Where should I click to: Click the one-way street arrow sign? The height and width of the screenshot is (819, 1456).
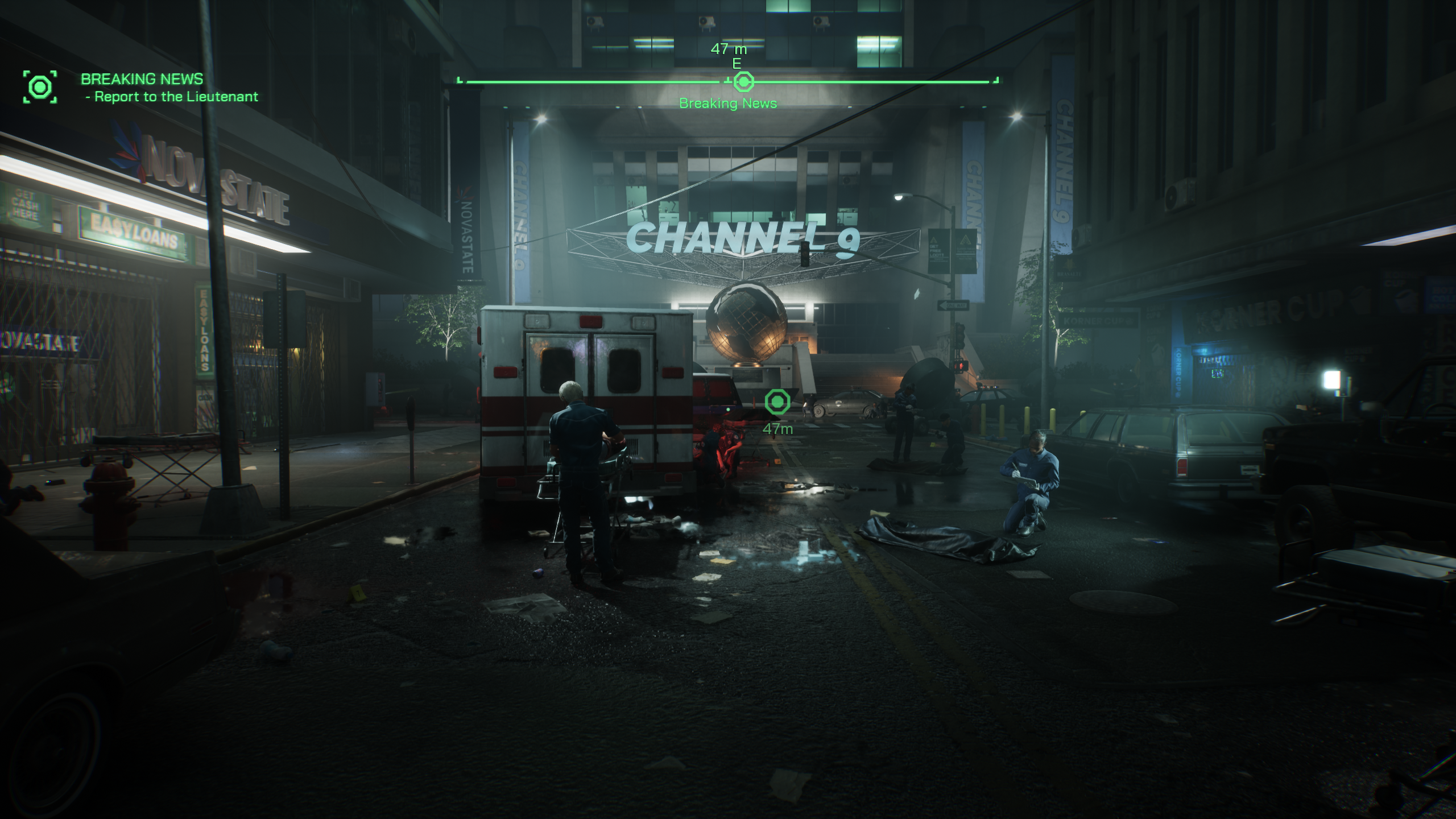point(954,305)
